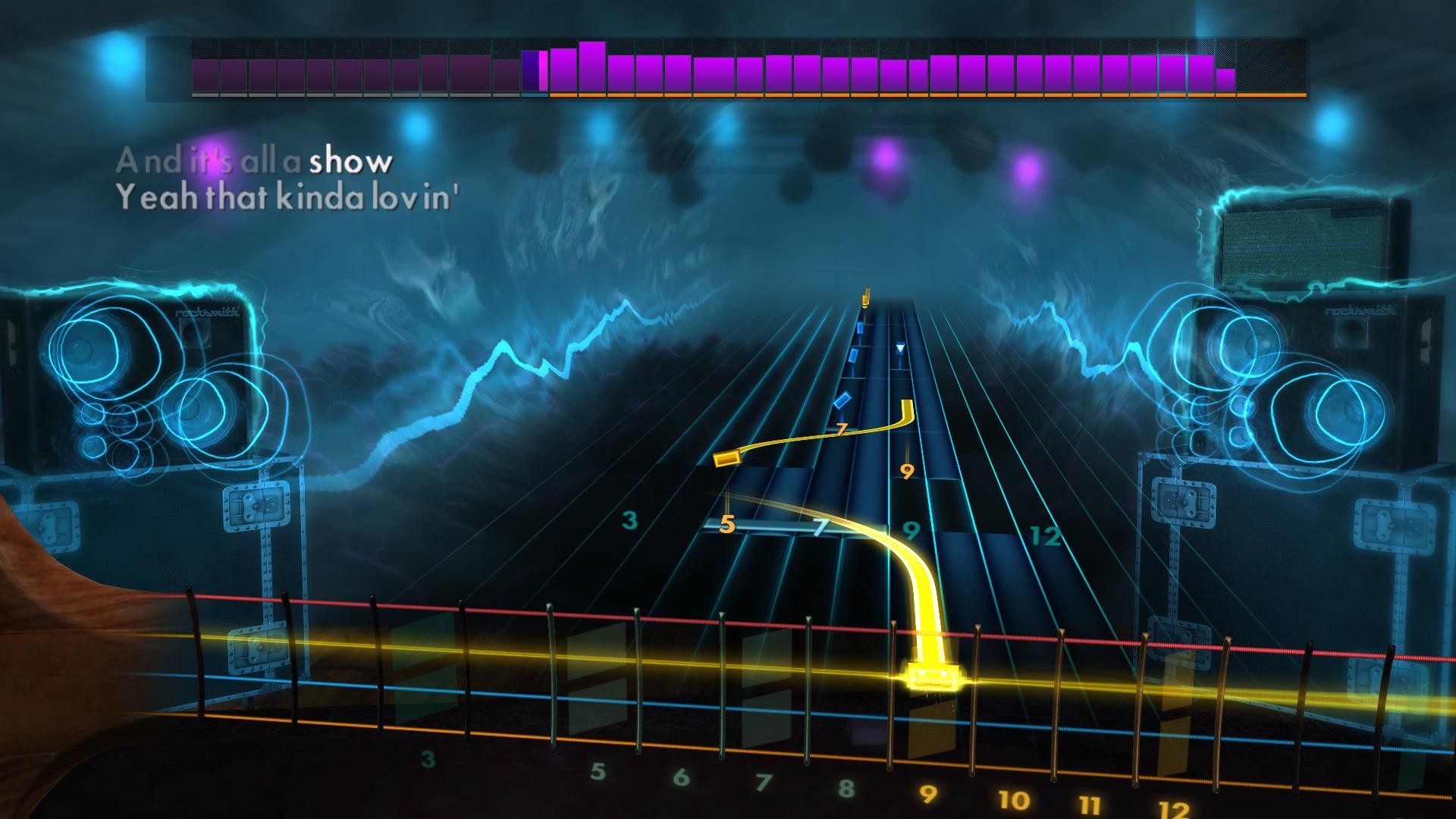Screen dimensions: 1456x819
Task: Expand the first dark phrase segment in the timeline
Action: pos(205,72)
